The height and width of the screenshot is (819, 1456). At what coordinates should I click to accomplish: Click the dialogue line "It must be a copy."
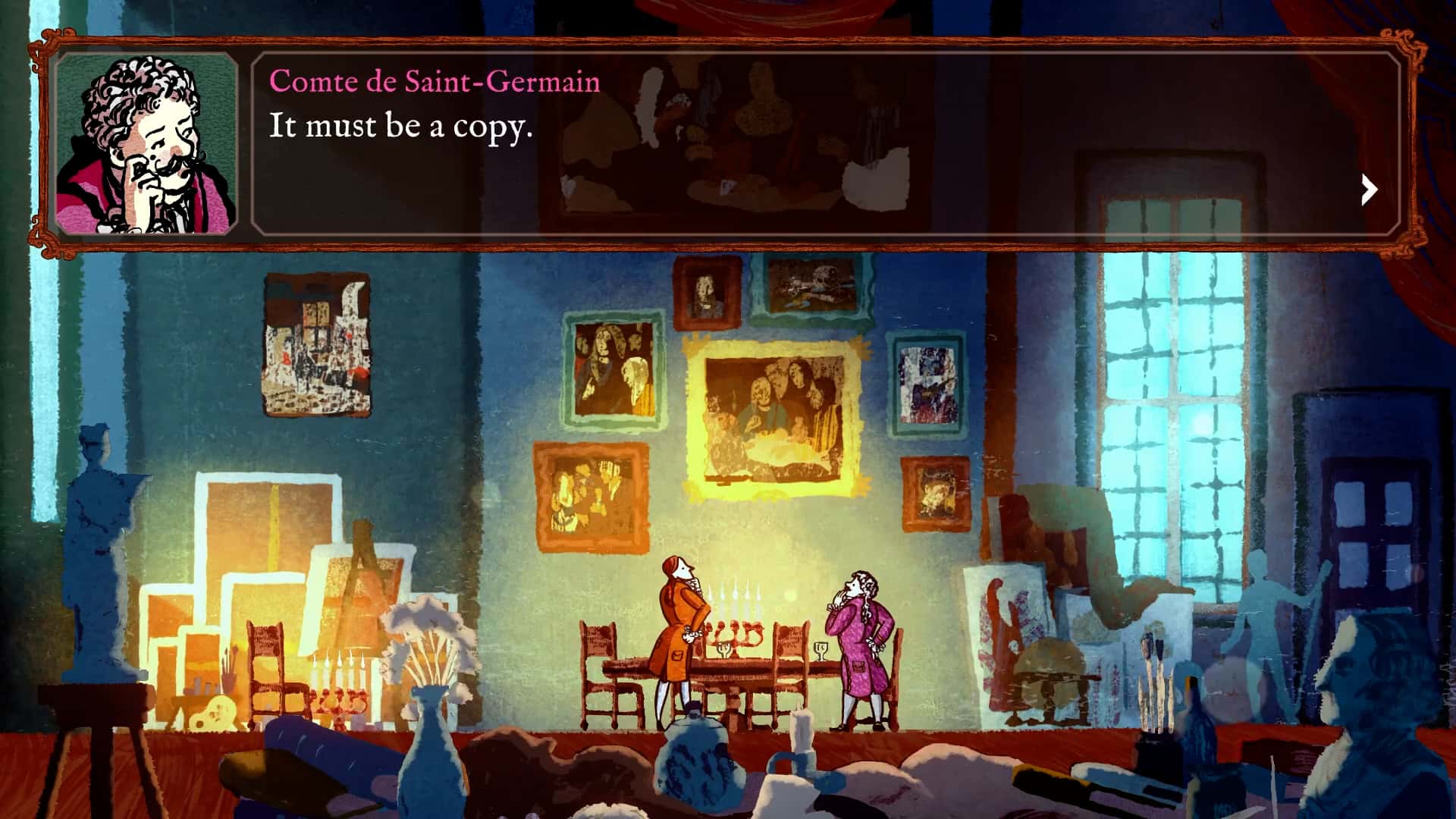click(x=402, y=129)
